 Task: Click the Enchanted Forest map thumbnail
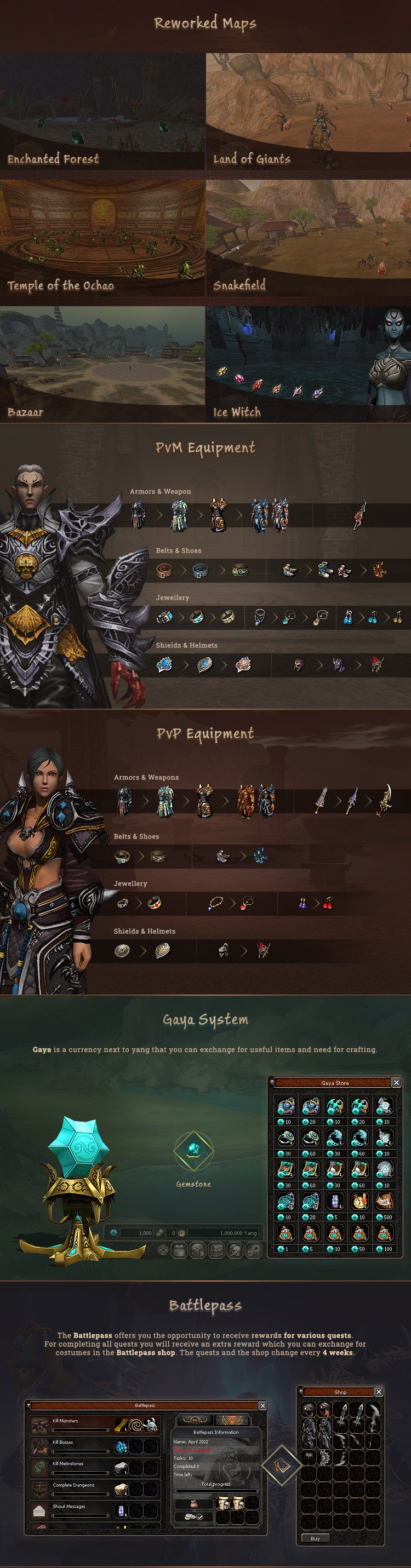(x=102, y=111)
